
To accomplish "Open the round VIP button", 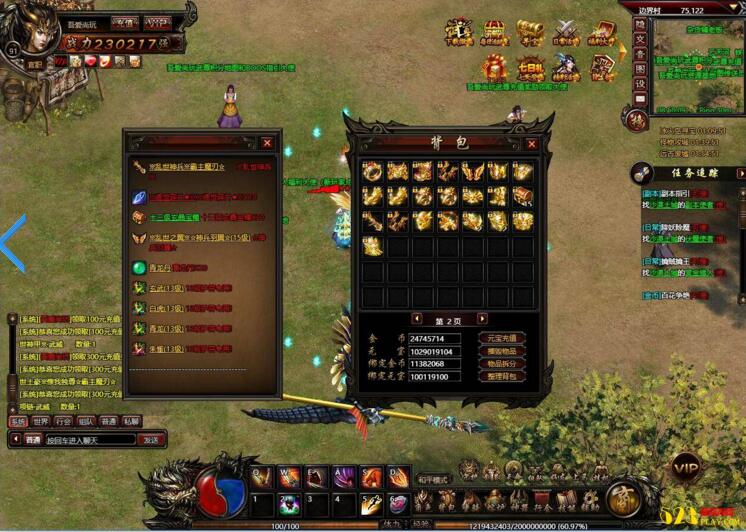I will (x=686, y=468).
